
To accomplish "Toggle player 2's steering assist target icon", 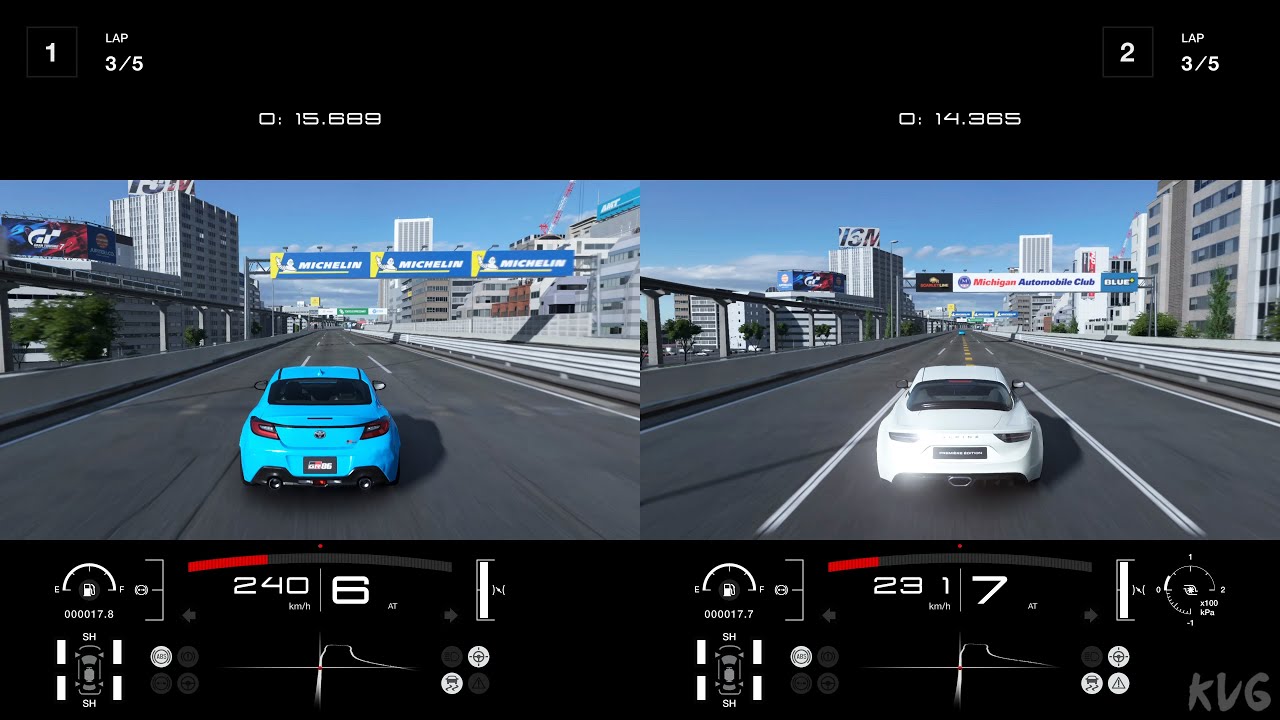I will (x=1119, y=657).
